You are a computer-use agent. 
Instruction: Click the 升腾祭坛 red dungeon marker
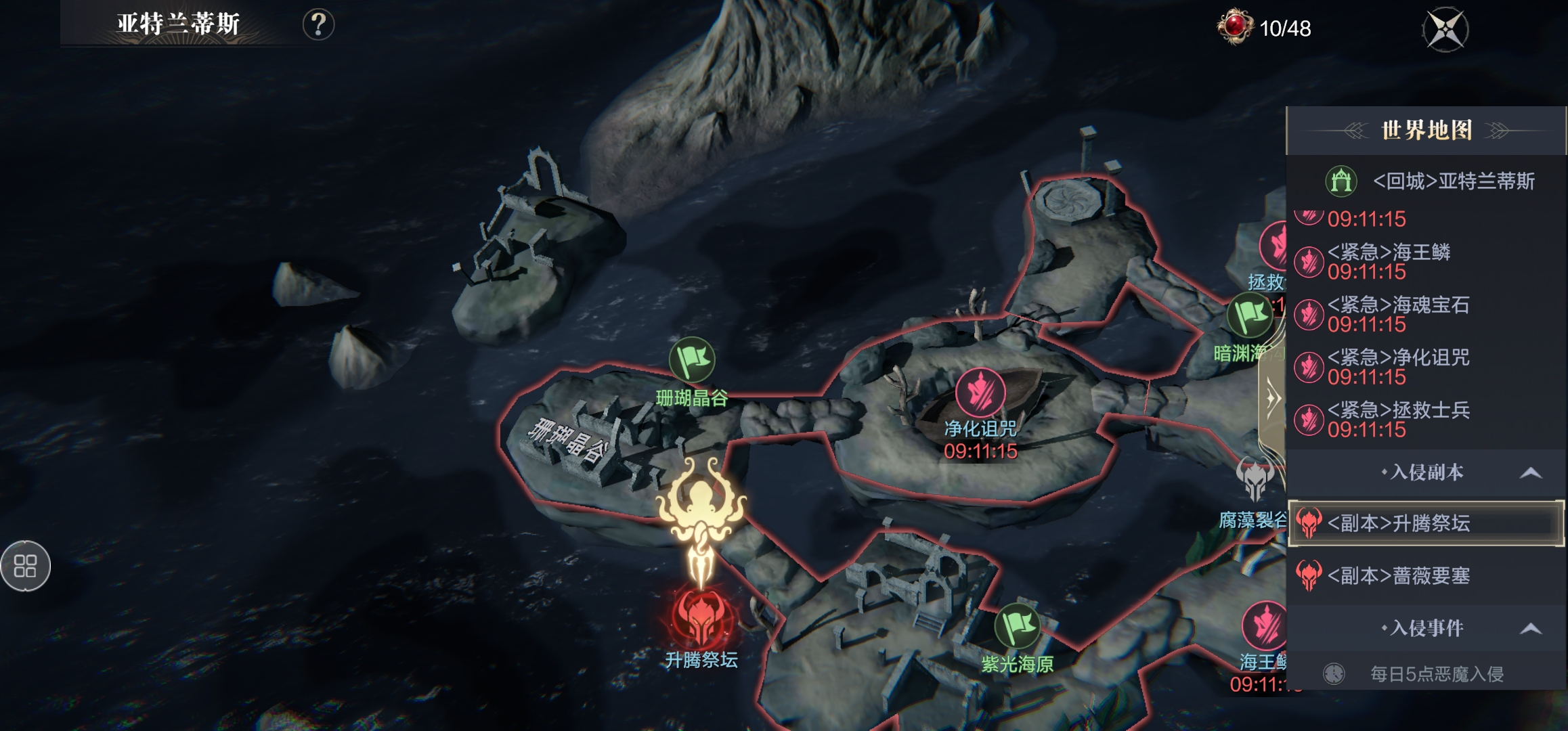coord(701,617)
